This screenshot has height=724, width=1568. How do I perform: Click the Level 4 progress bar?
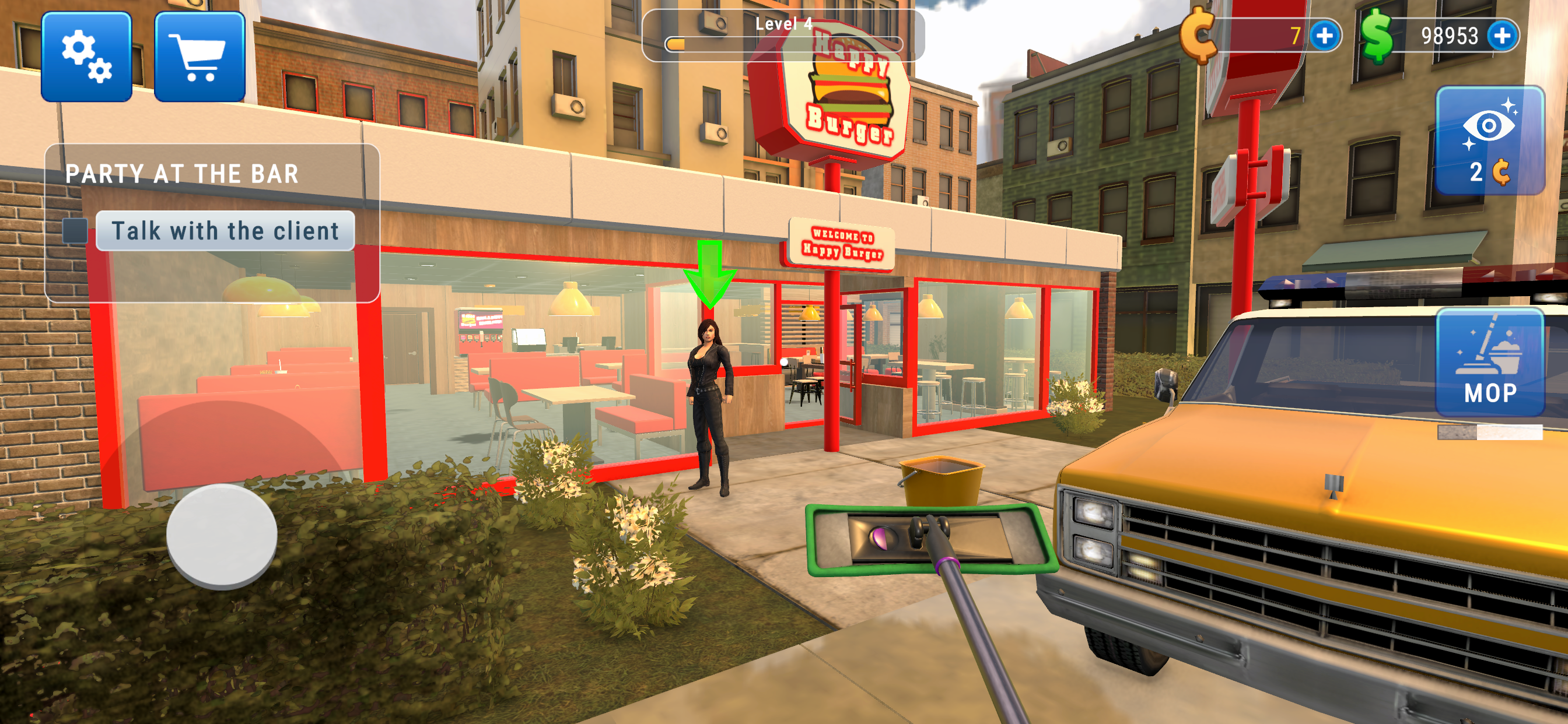[x=784, y=43]
